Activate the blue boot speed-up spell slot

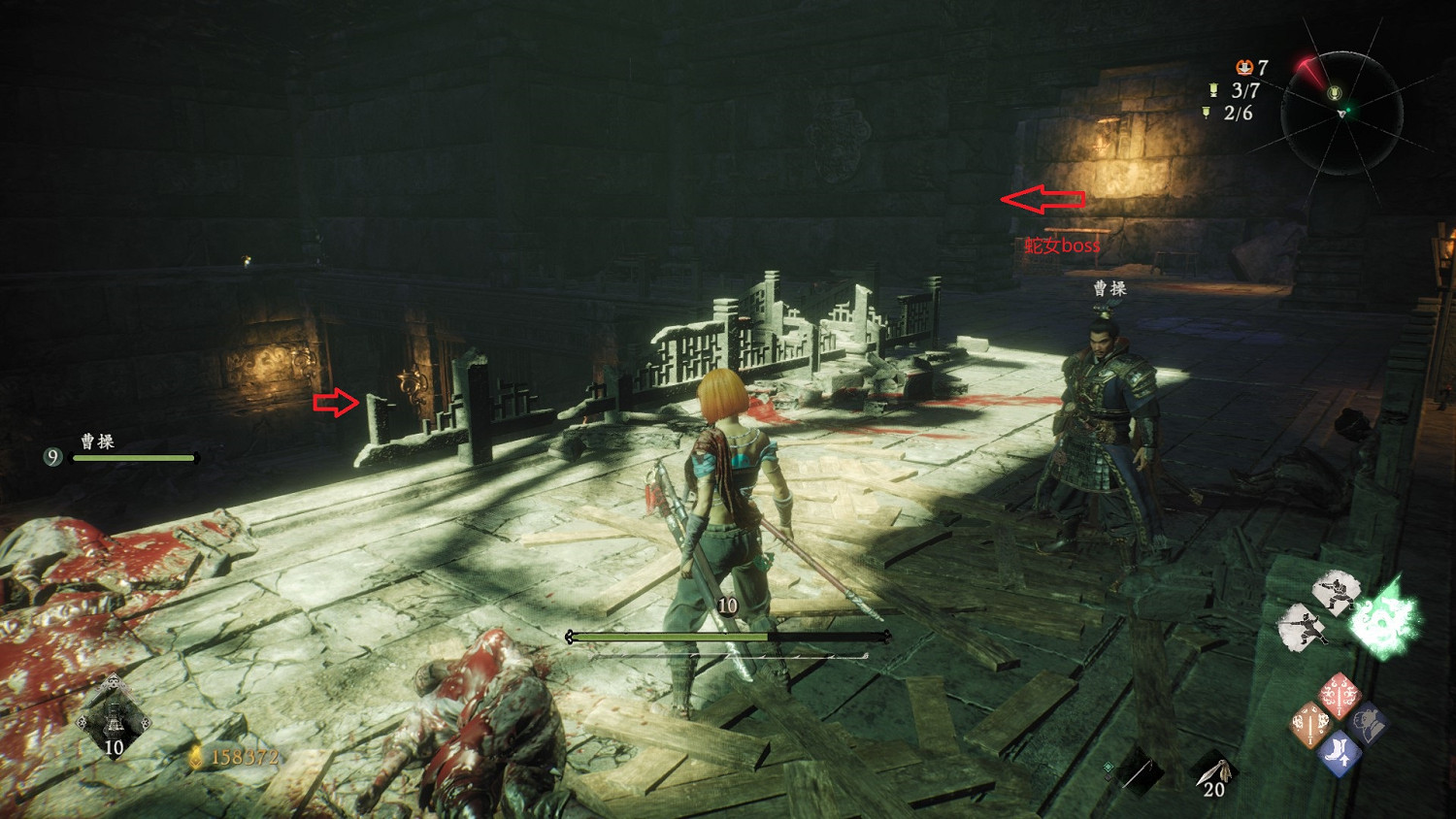click(x=1340, y=753)
